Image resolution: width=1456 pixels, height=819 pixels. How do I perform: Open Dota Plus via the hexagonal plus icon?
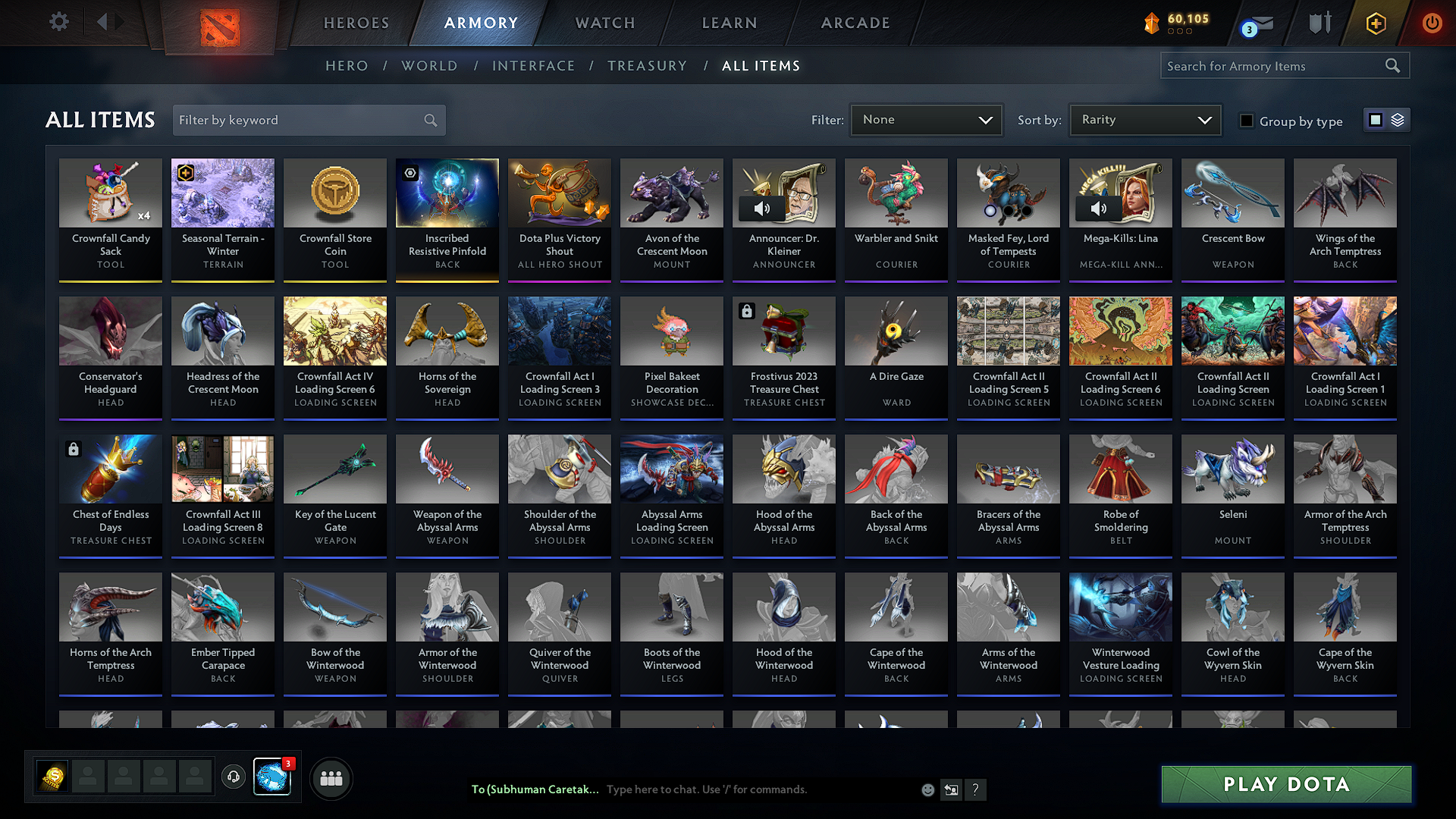pos(1375,23)
